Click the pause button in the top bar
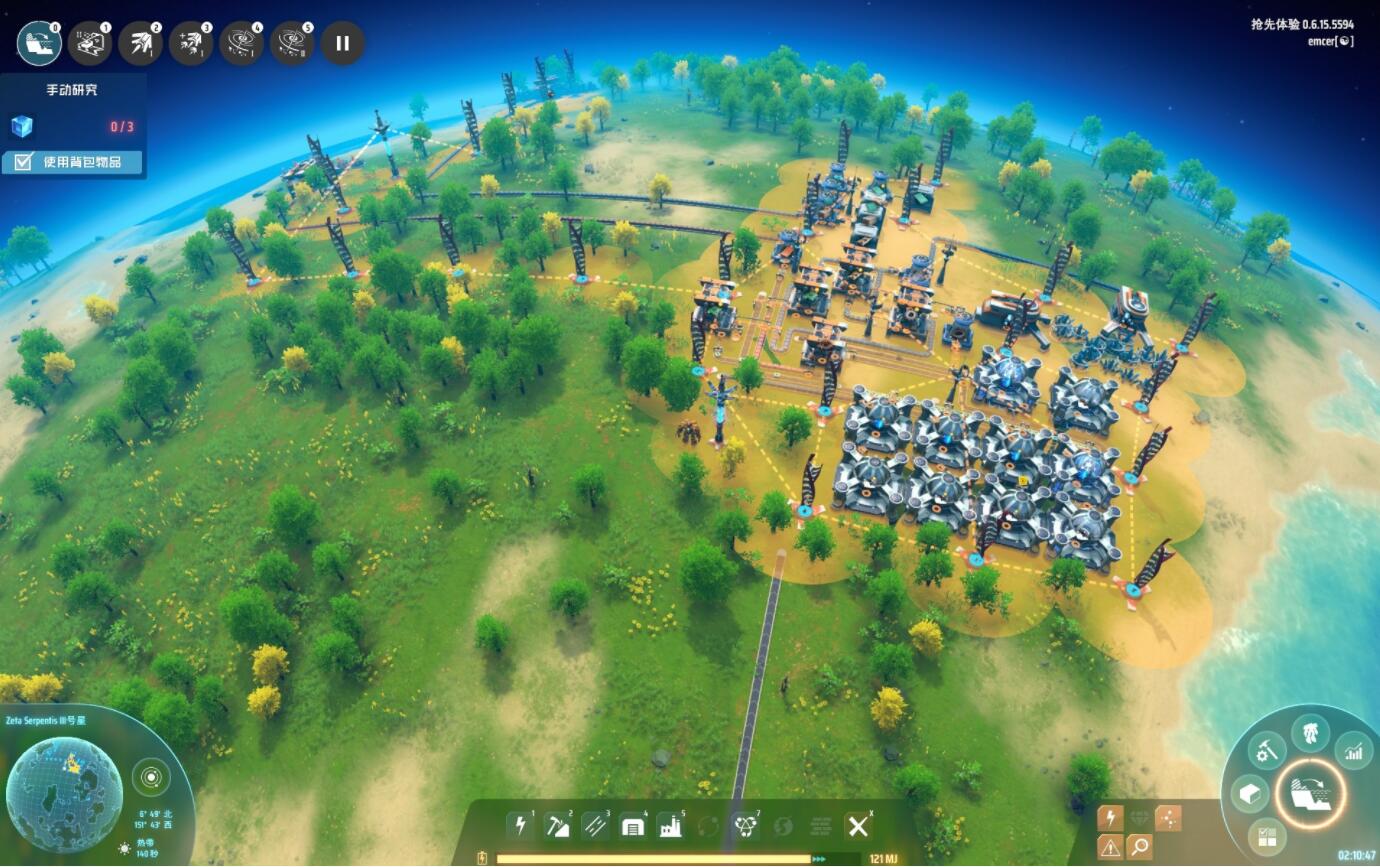 pos(343,44)
